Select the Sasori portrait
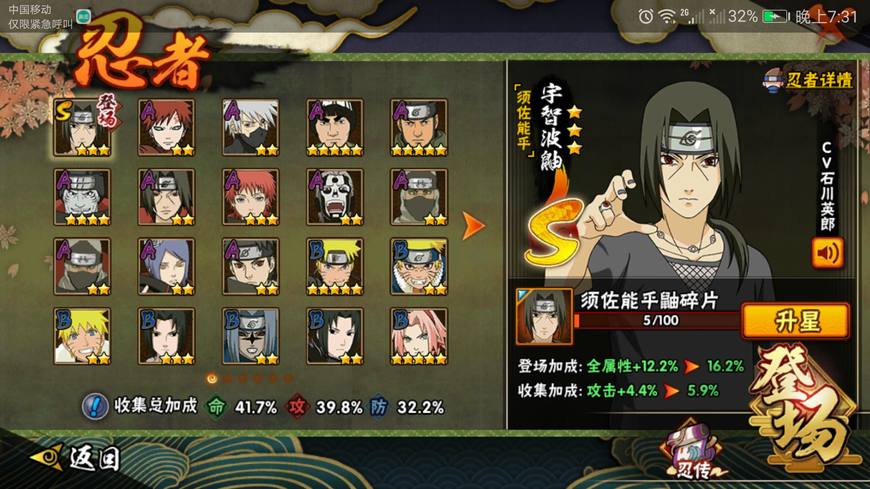The height and width of the screenshot is (489, 870). (x=250, y=197)
